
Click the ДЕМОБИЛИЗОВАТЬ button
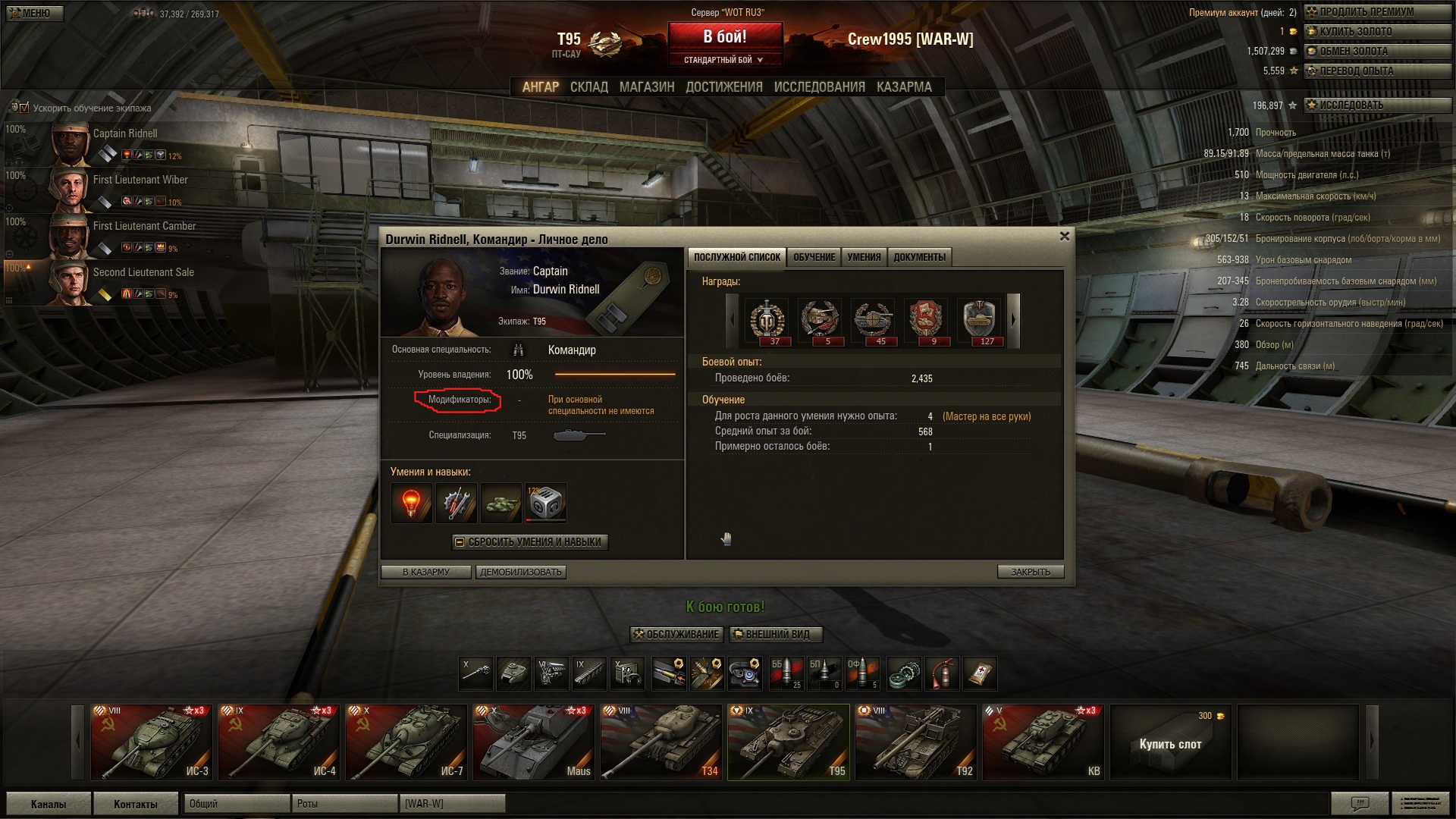[x=521, y=572]
